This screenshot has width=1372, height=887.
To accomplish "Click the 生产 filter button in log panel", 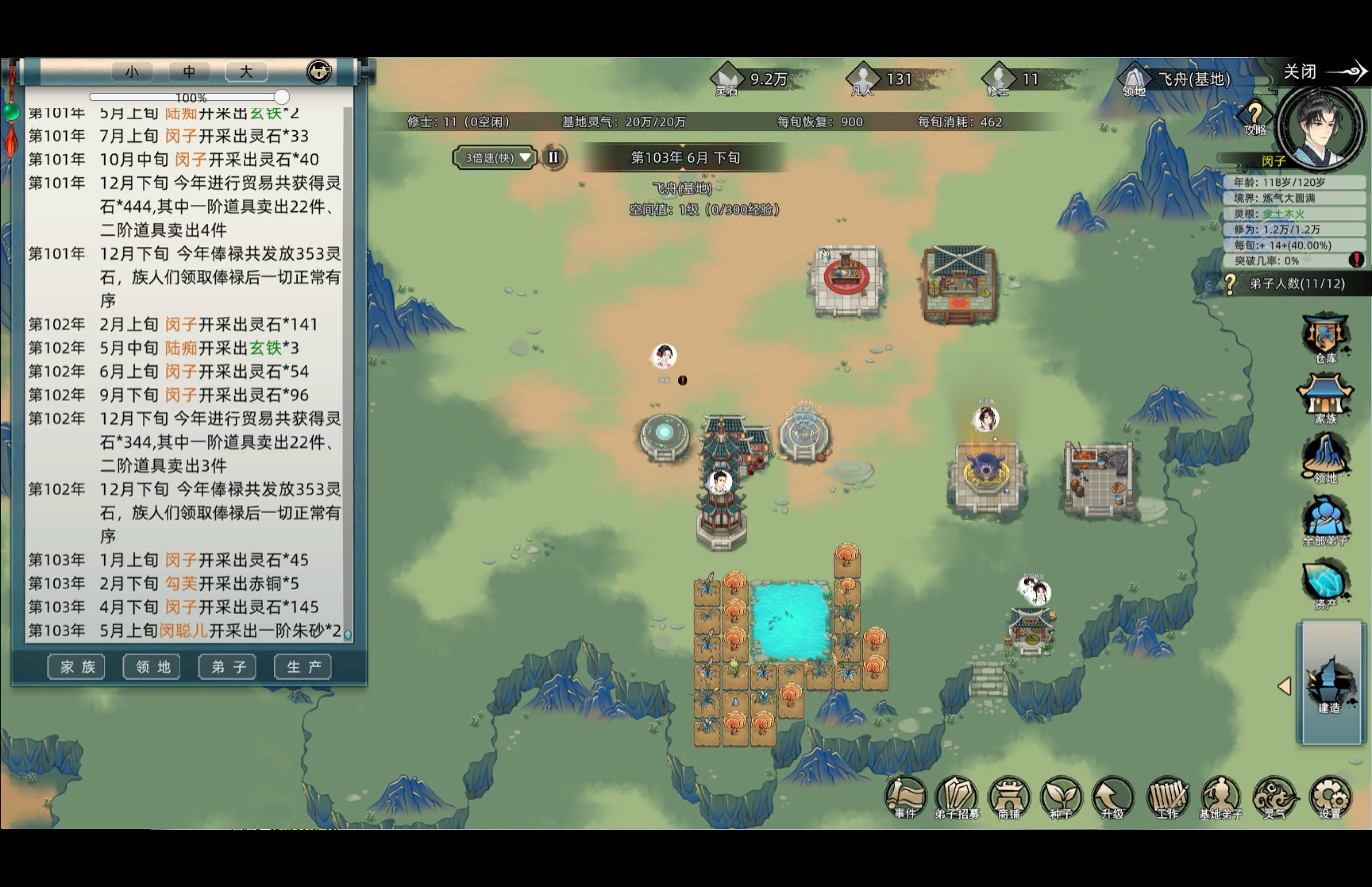I will pyautogui.click(x=302, y=666).
